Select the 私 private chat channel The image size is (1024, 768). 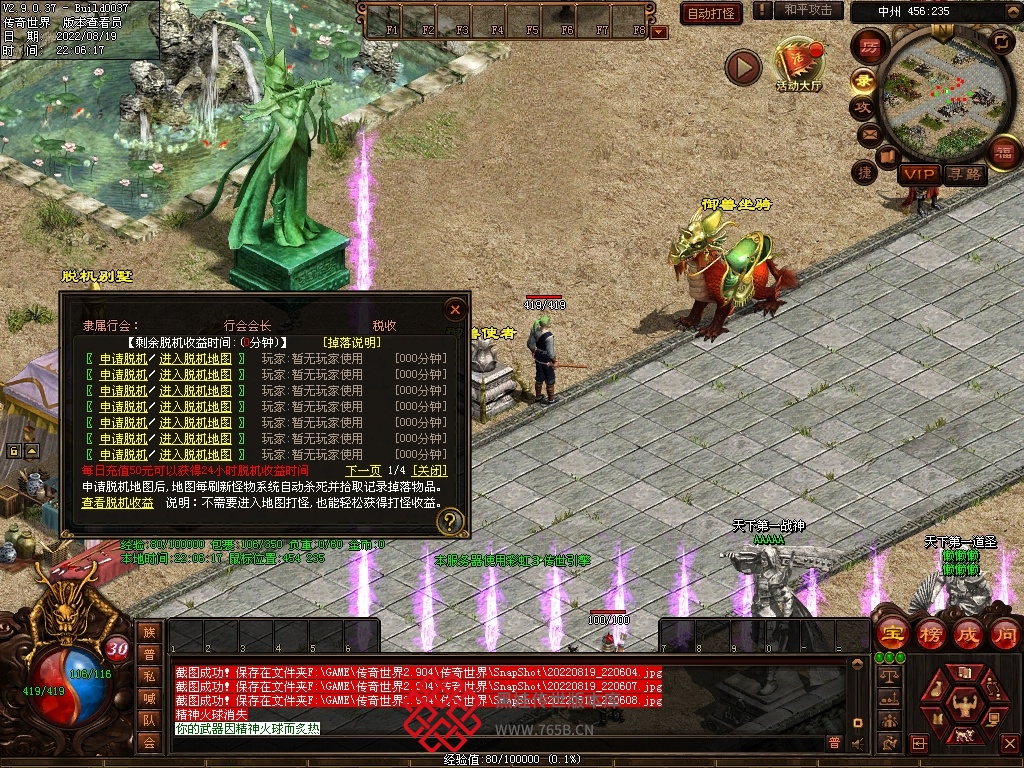[149, 675]
